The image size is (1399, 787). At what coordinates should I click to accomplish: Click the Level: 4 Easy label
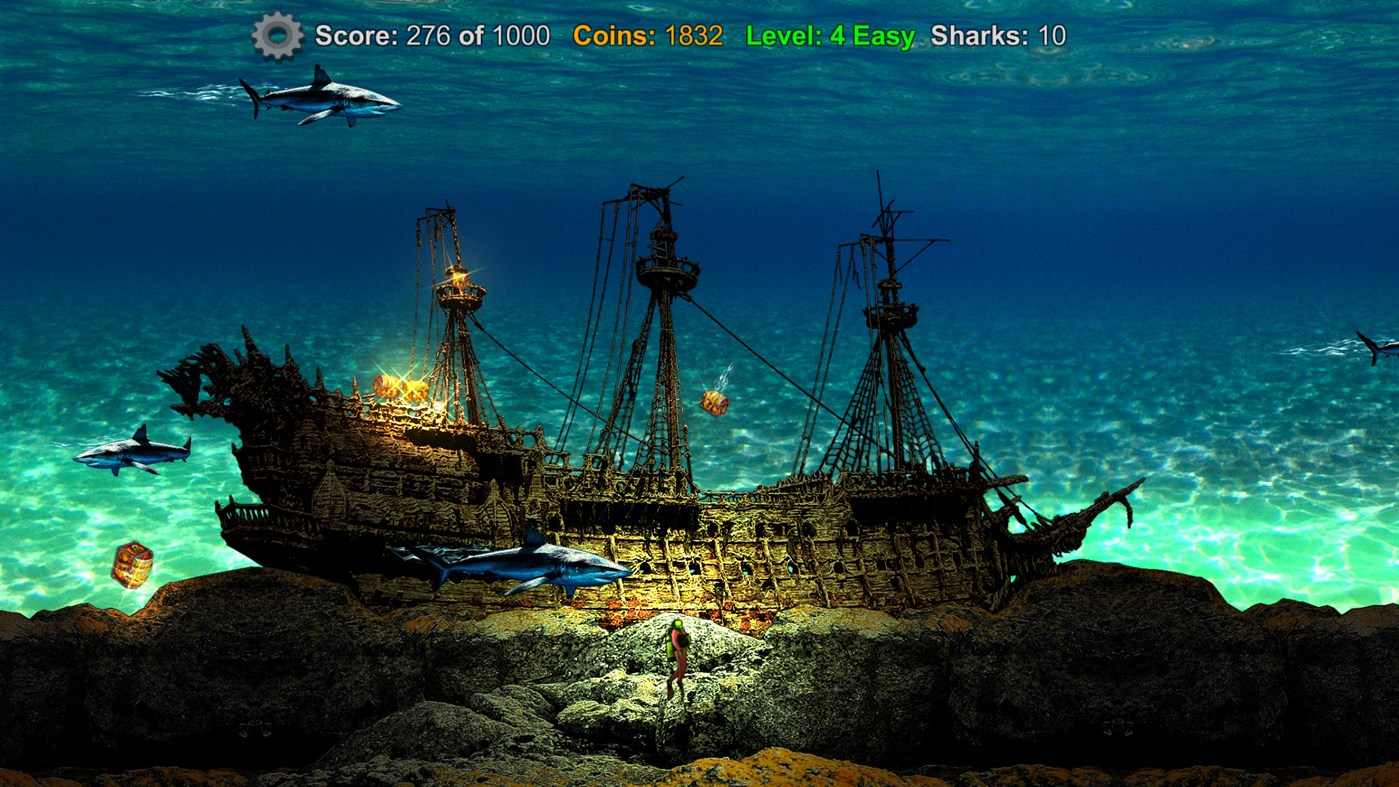coord(828,35)
